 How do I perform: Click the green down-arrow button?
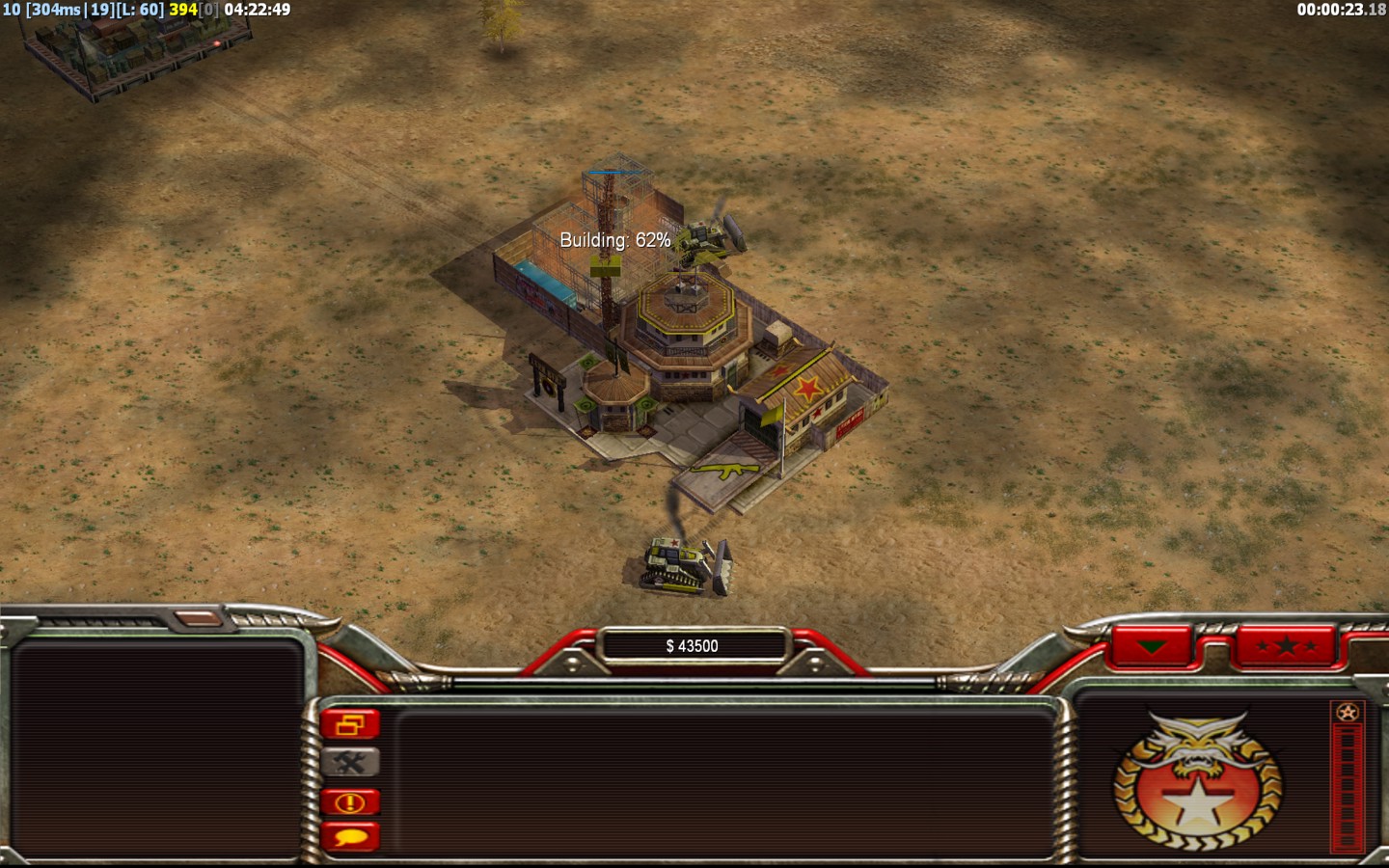click(x=1151, y=646)
